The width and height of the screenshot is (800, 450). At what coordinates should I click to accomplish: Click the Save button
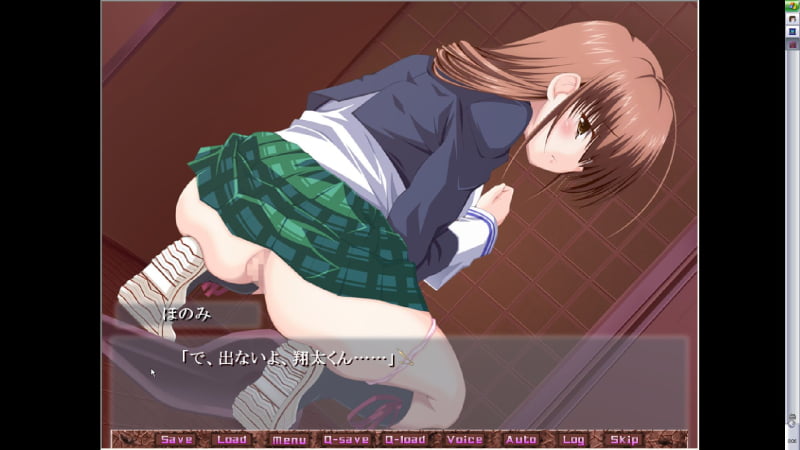176,439
